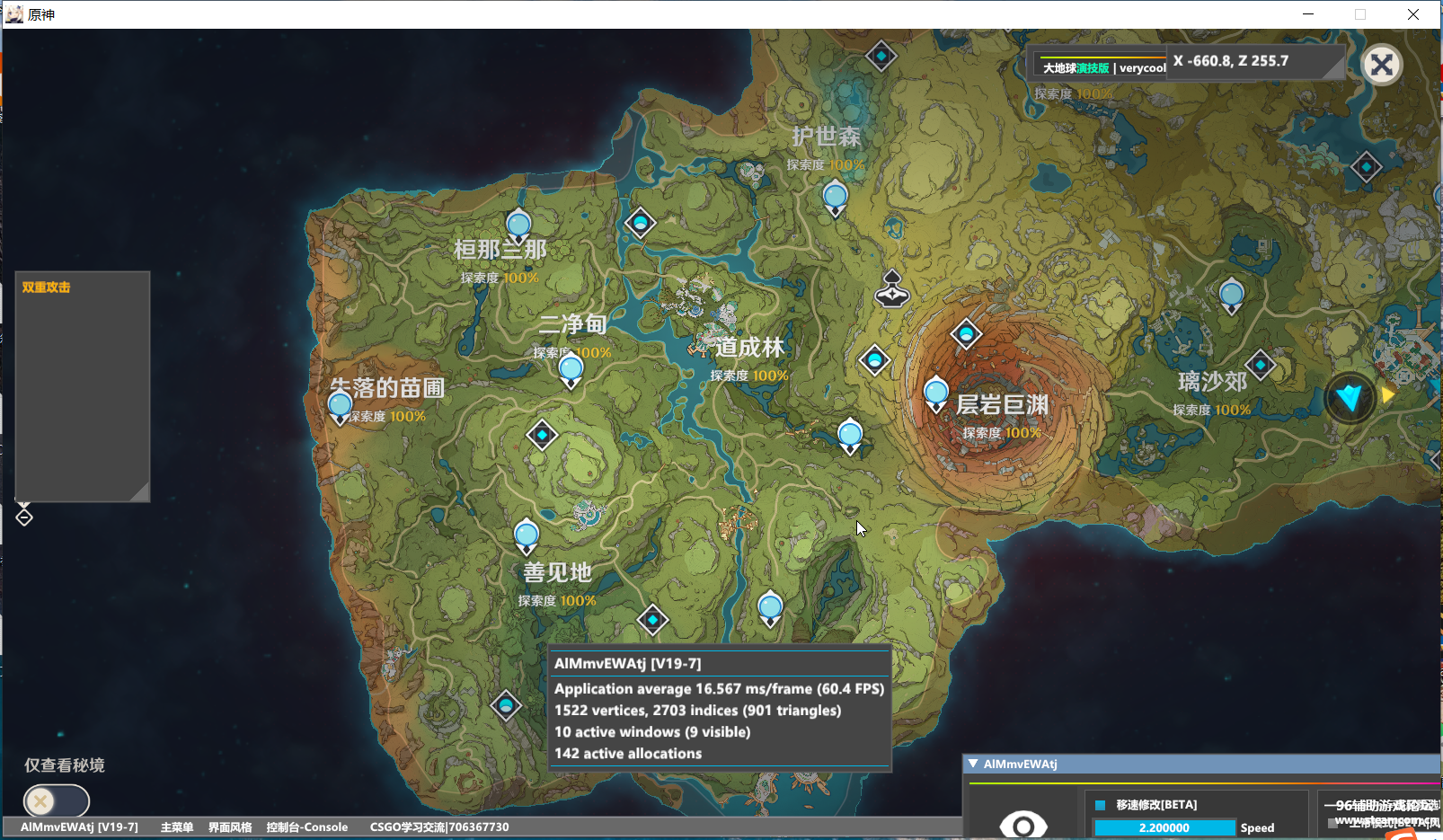Open the 主菜单 menu in the bottom bar
Viewport: 1443px width, 840px height.
coord(176,827)
